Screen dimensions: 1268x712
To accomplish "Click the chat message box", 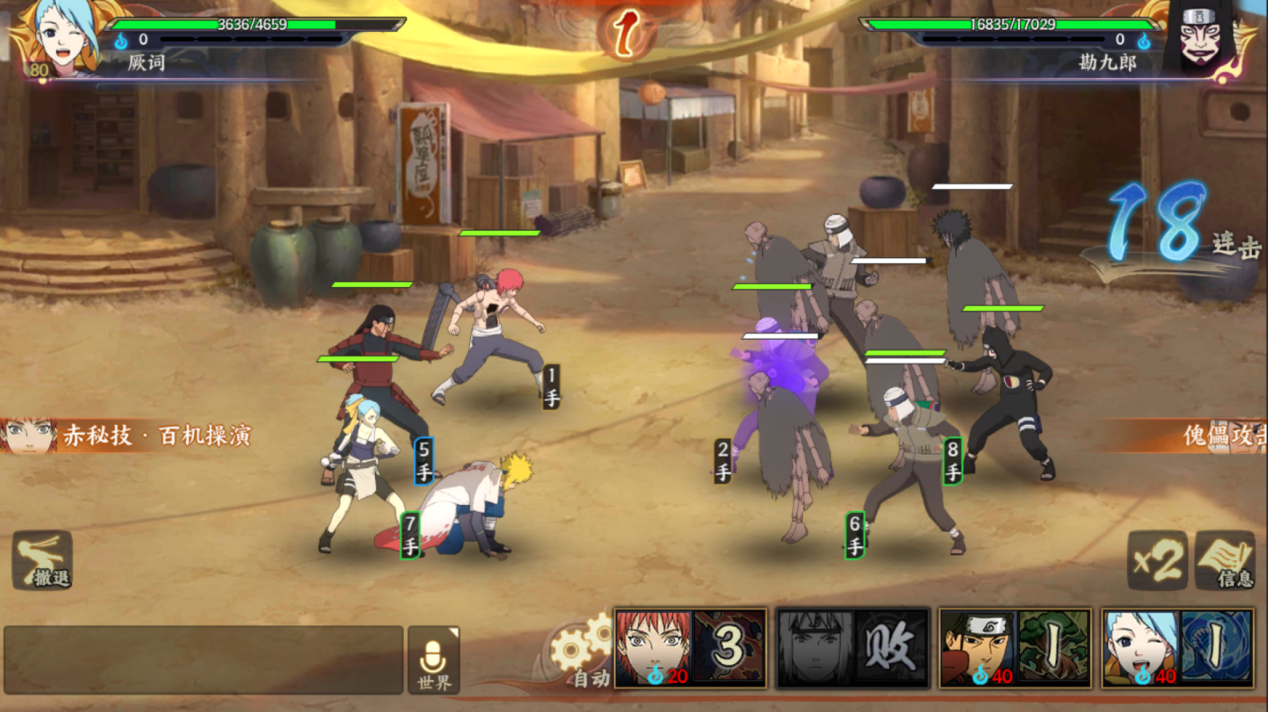I will coord(203,660).
